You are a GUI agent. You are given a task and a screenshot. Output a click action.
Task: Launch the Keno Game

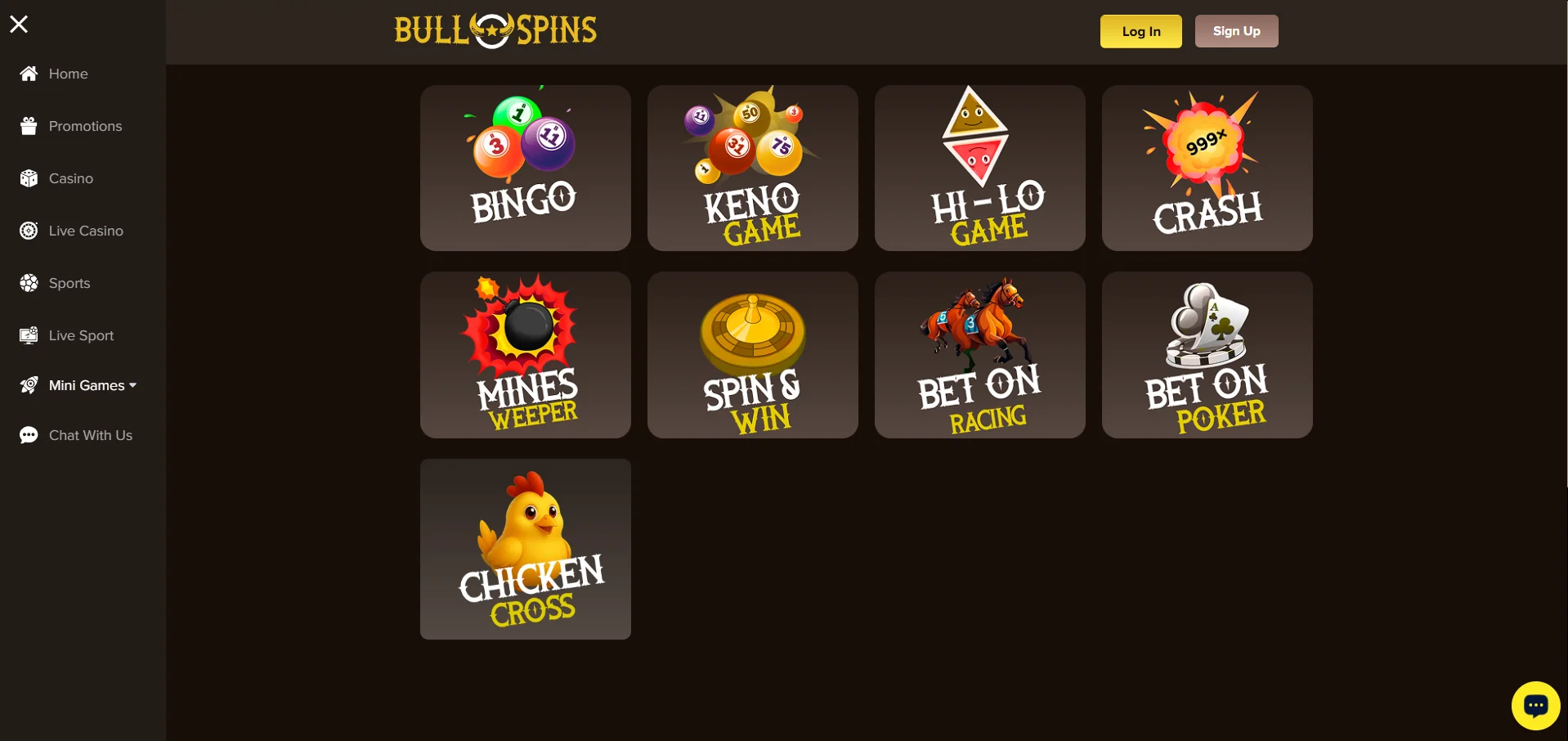pos(752,168)
